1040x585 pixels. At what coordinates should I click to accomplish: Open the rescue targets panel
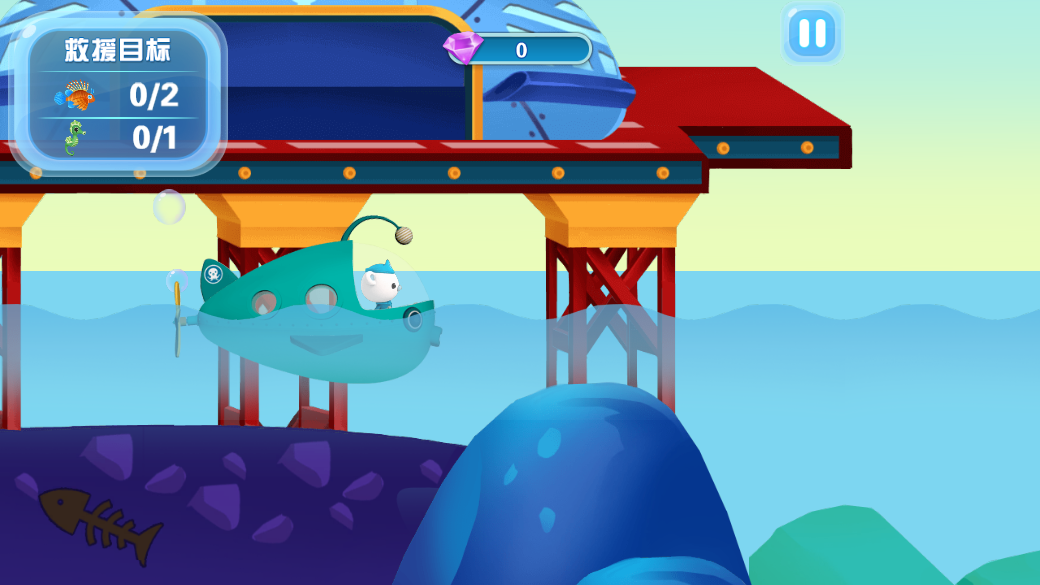pos(118,50)
